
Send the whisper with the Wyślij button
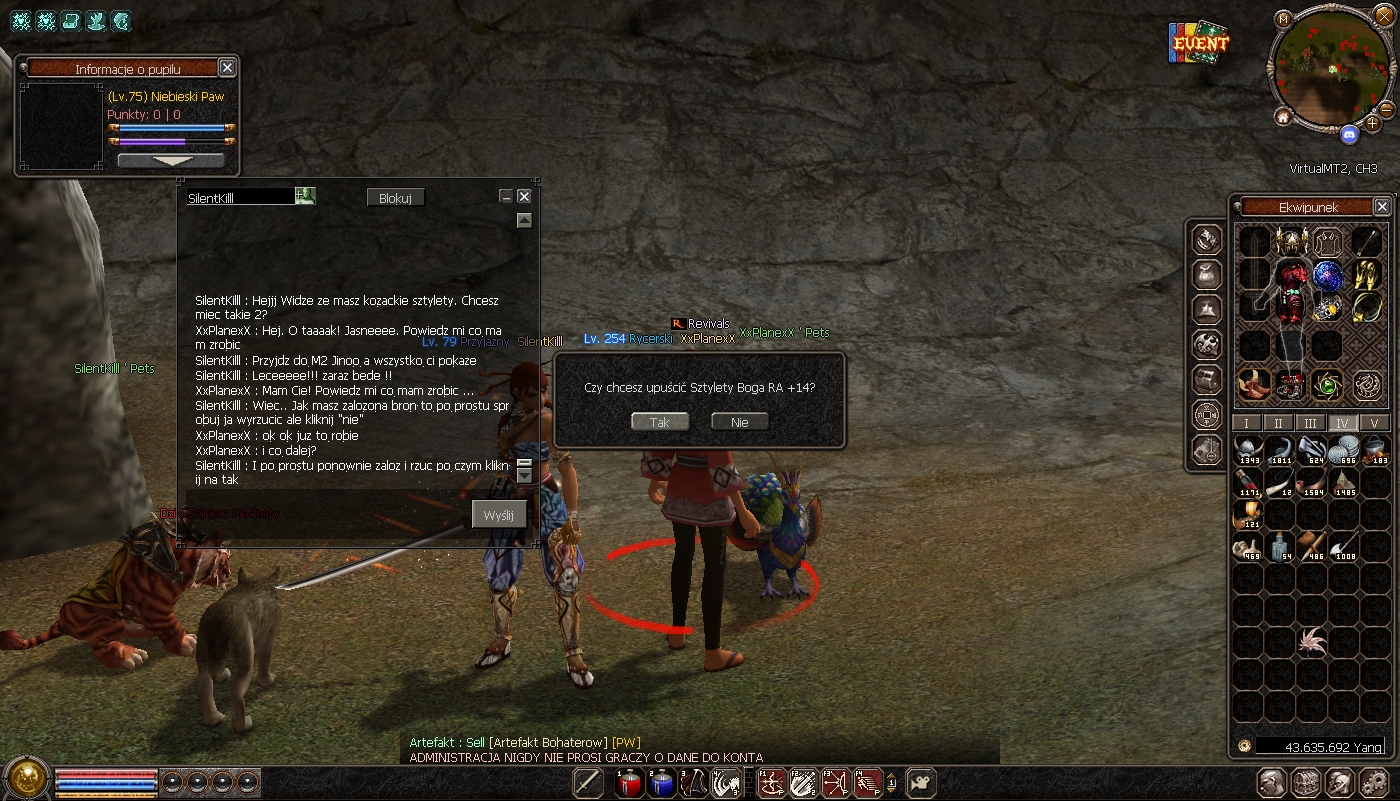pos(498,515)
